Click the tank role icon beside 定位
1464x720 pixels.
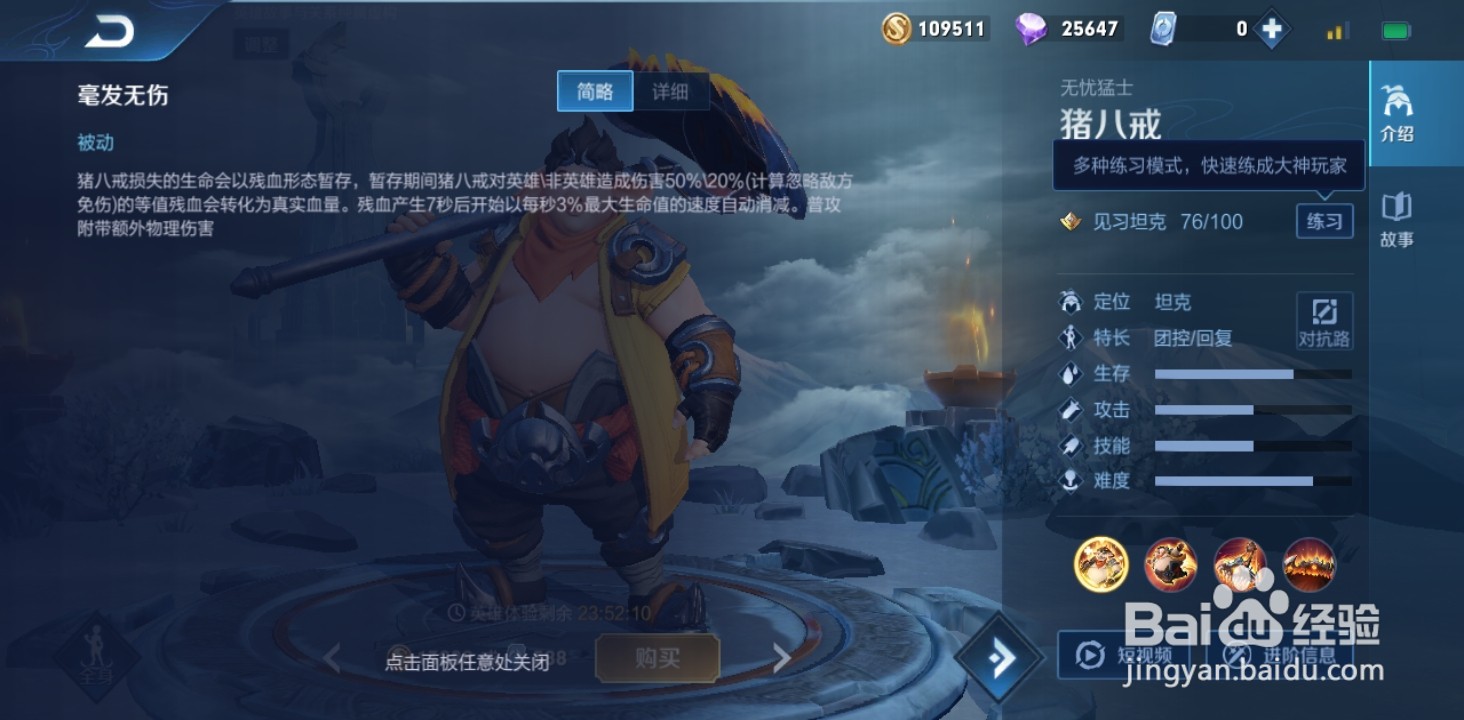point(1070,301)
